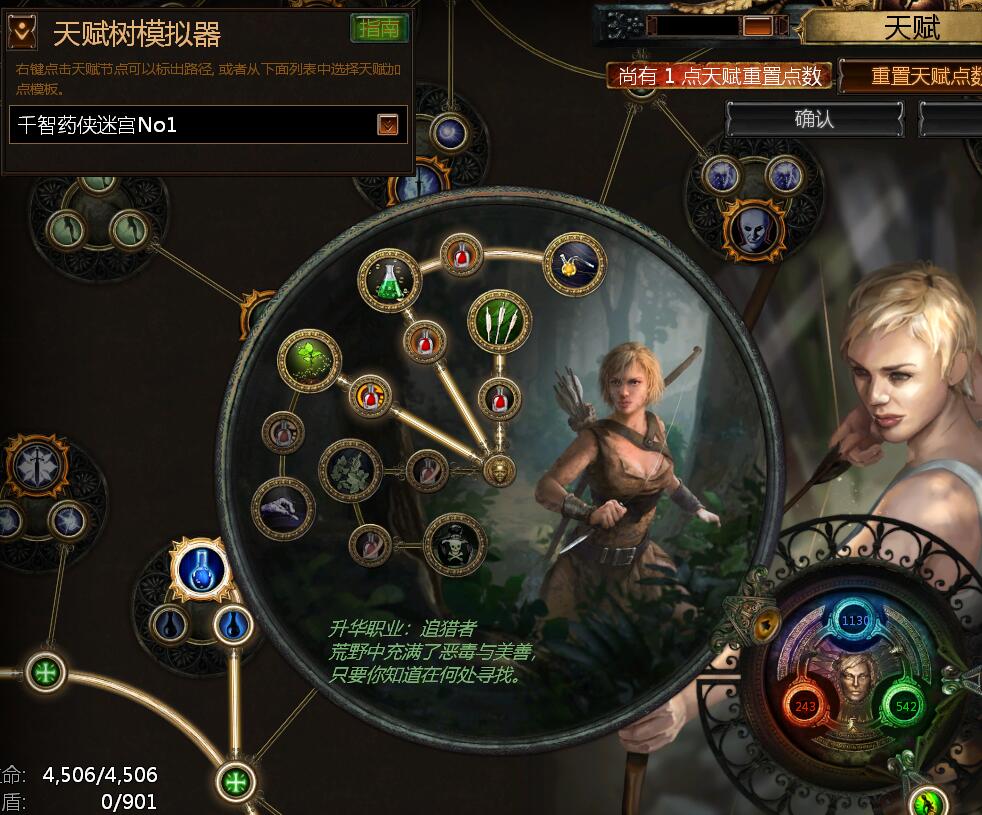Expand the 千智药侠迷宫No1 template dropdown

point(388,125)
